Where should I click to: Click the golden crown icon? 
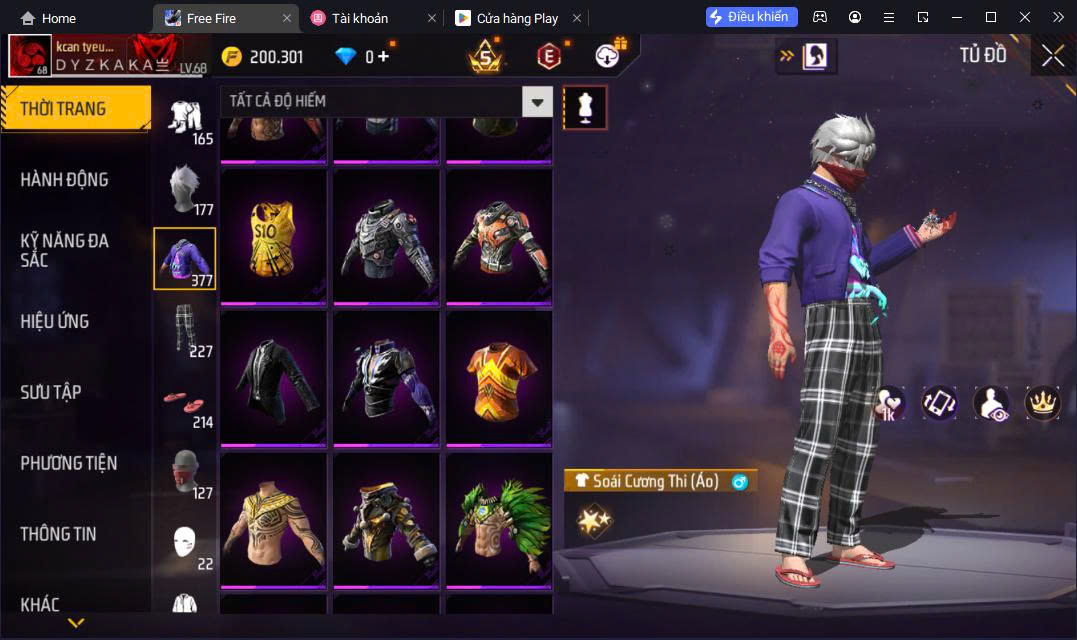[1043, 403]
